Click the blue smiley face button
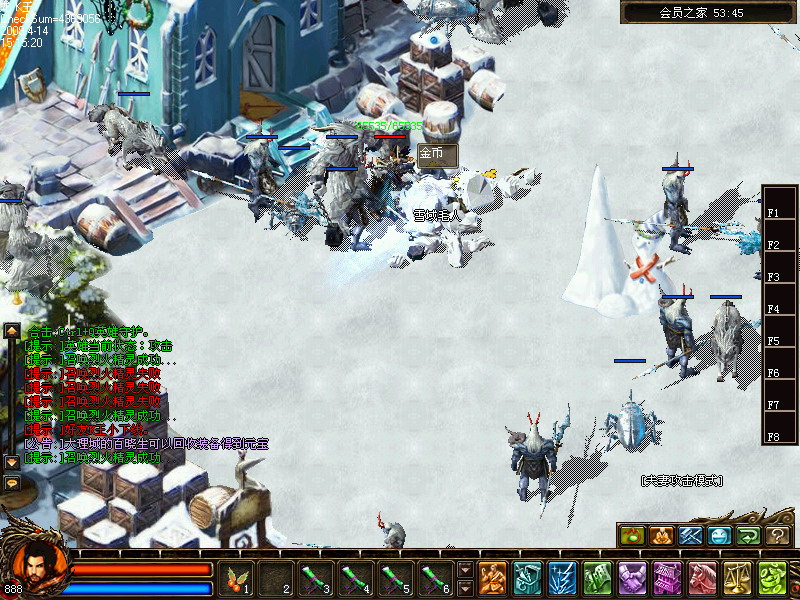800x600 pixels. click(720, 536)
